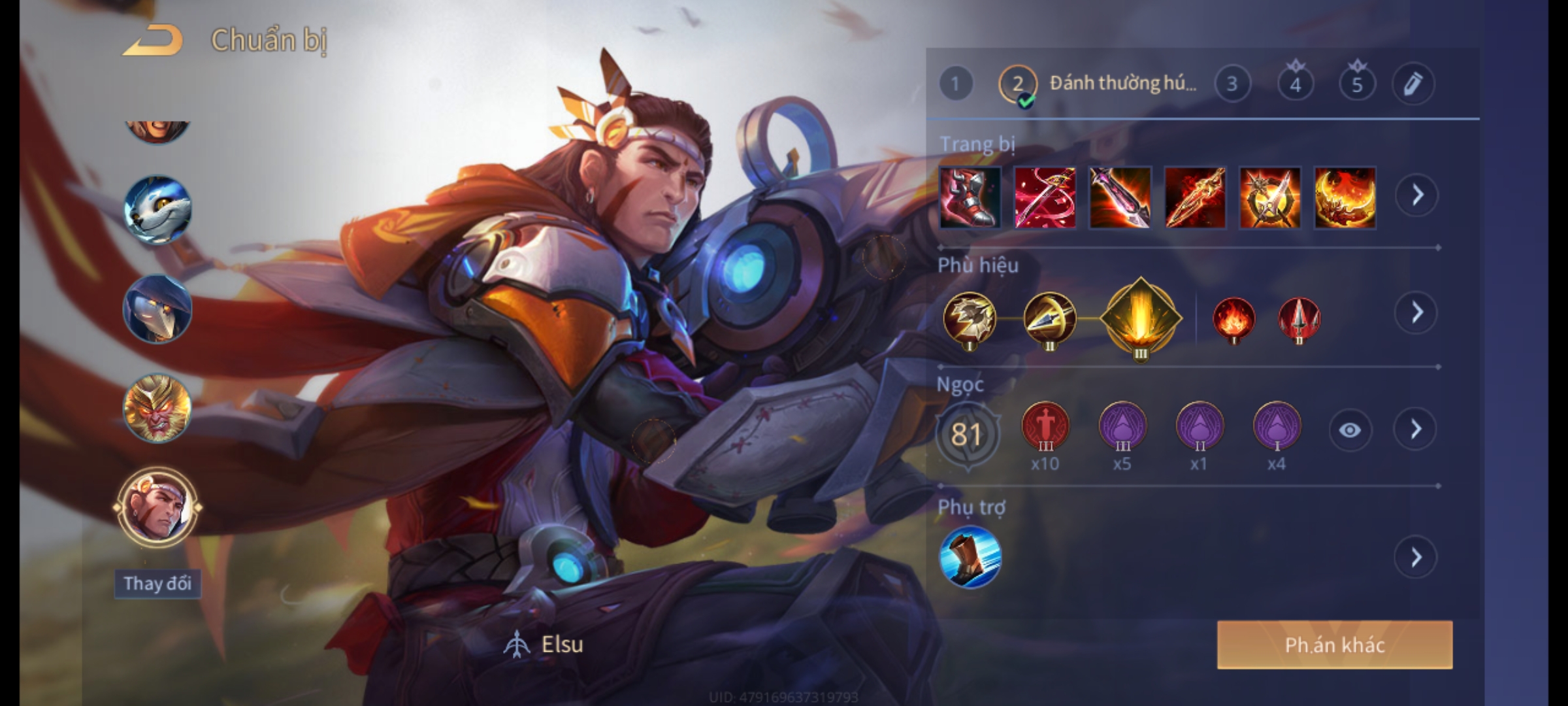Select build preset 3
The height and width of the screenshot is (706, 1568).
pyautogui.click(x=1232, y=84)
